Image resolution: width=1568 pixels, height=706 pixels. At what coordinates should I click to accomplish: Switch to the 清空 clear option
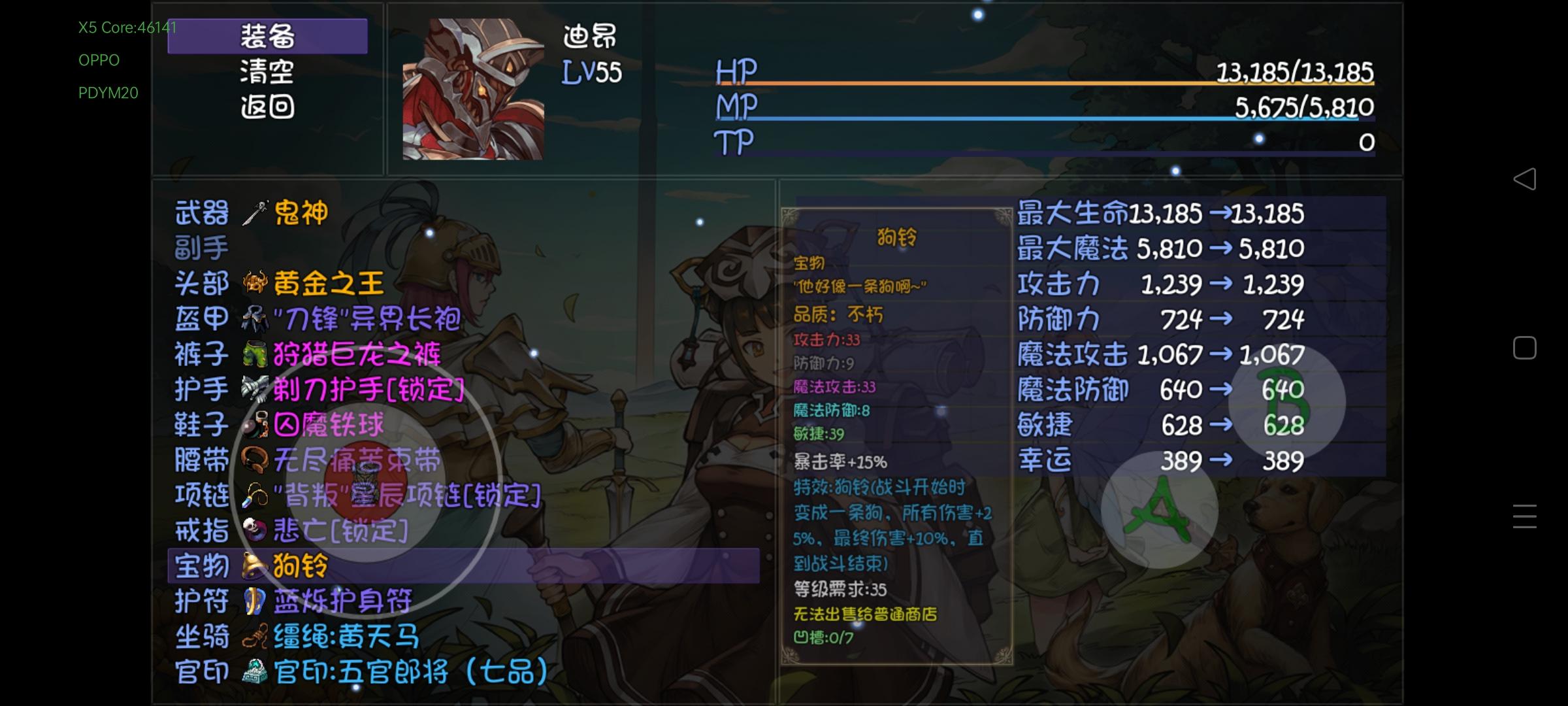(x=268, y=72)
